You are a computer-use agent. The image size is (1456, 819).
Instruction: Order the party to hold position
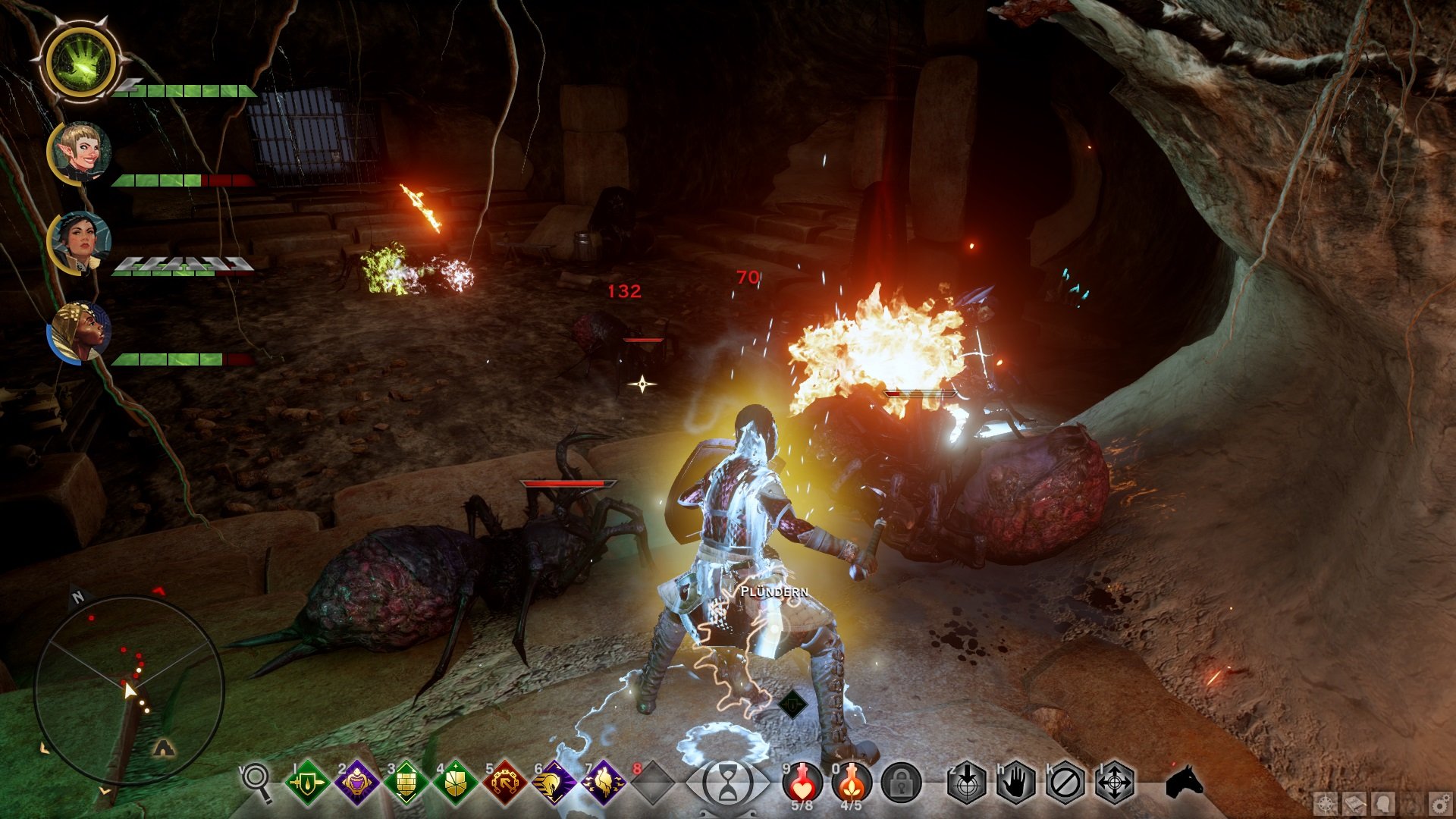point(1016,783)
